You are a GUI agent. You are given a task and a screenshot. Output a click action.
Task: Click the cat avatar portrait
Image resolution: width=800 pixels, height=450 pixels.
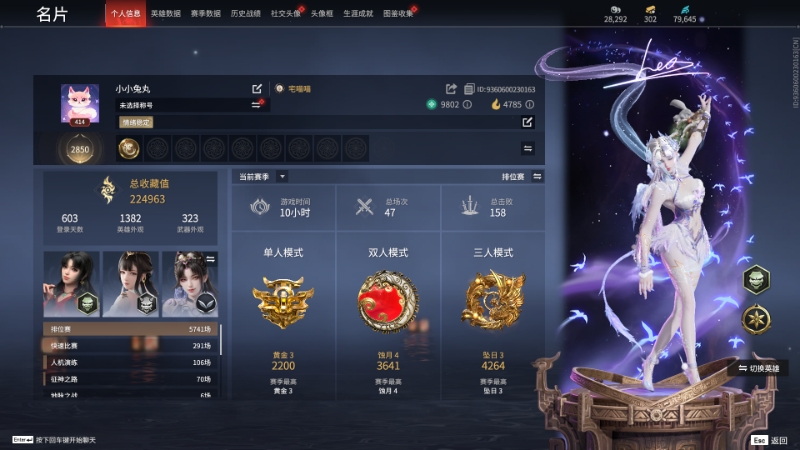click(x=79, y=103)
